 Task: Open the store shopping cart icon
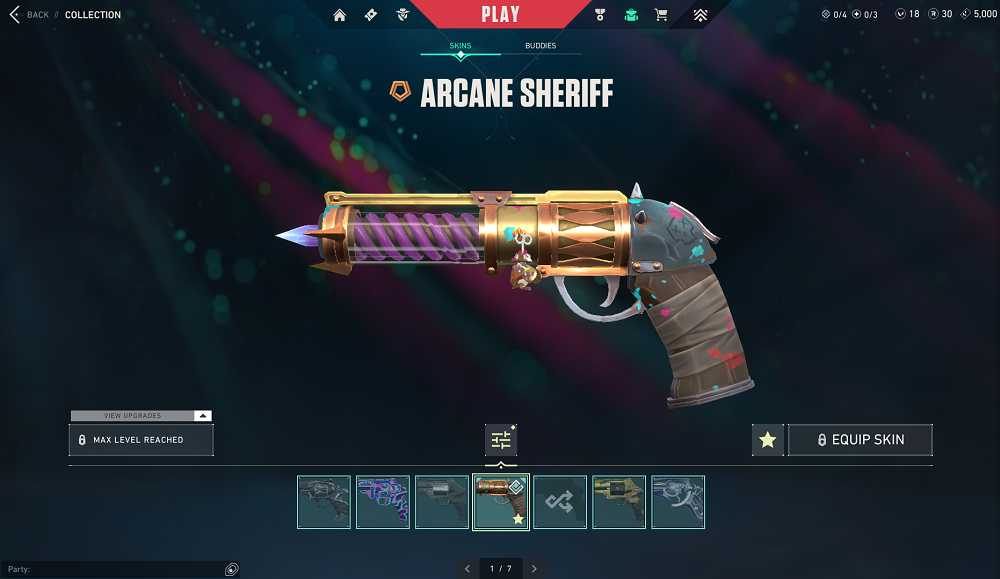click(x=660, y=15)
